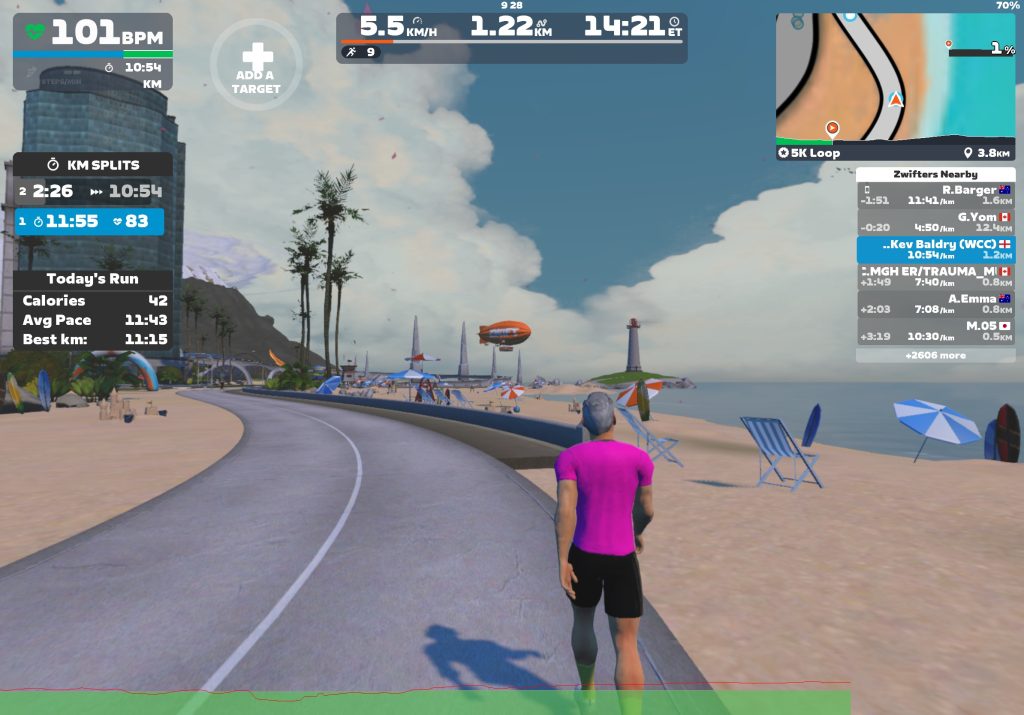Choose runner M.05 from the list
Viewport: 1024px width, 715px height.
pos(935,330)
